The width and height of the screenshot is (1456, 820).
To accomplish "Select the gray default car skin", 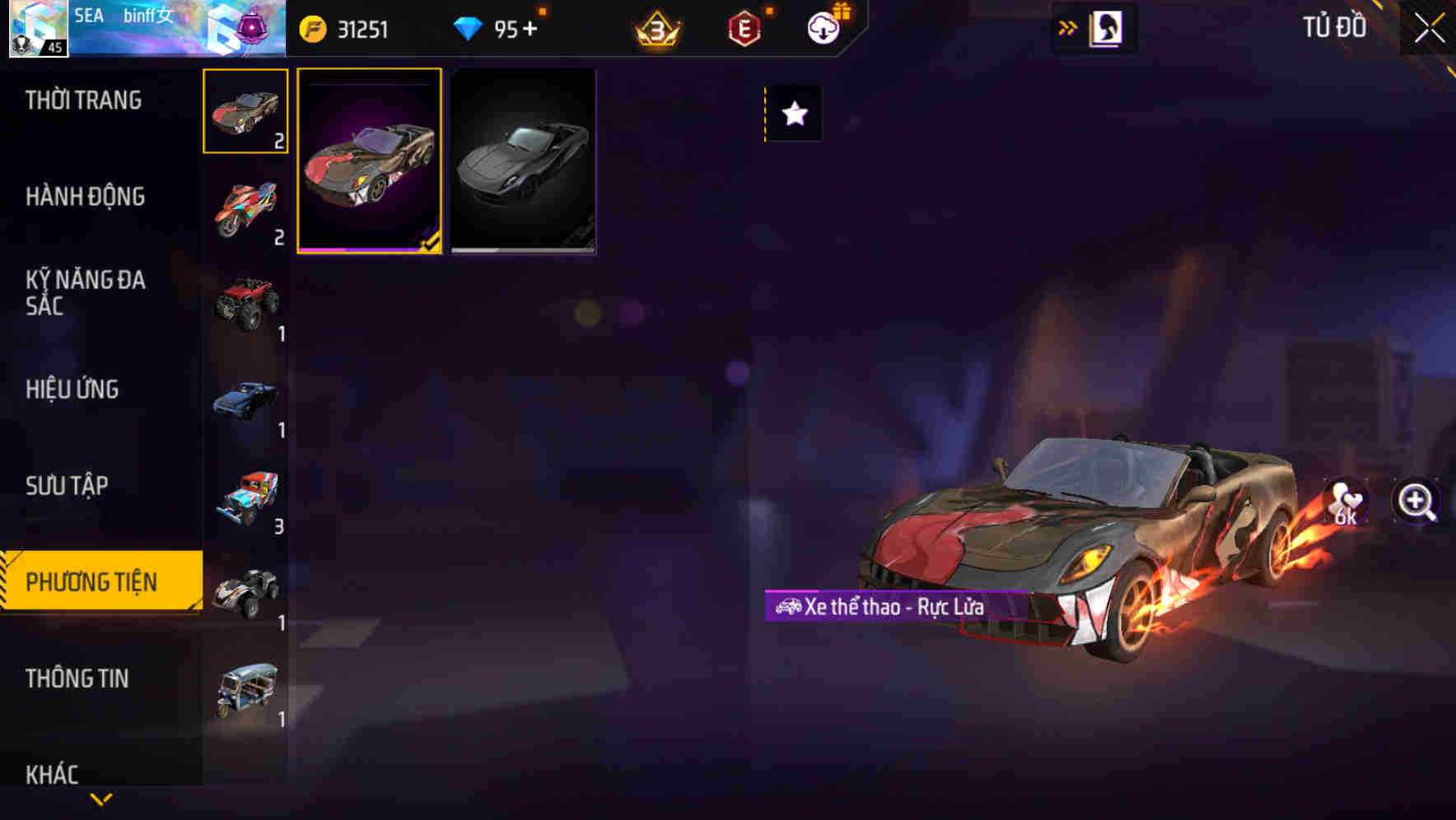I will [522, 161].
